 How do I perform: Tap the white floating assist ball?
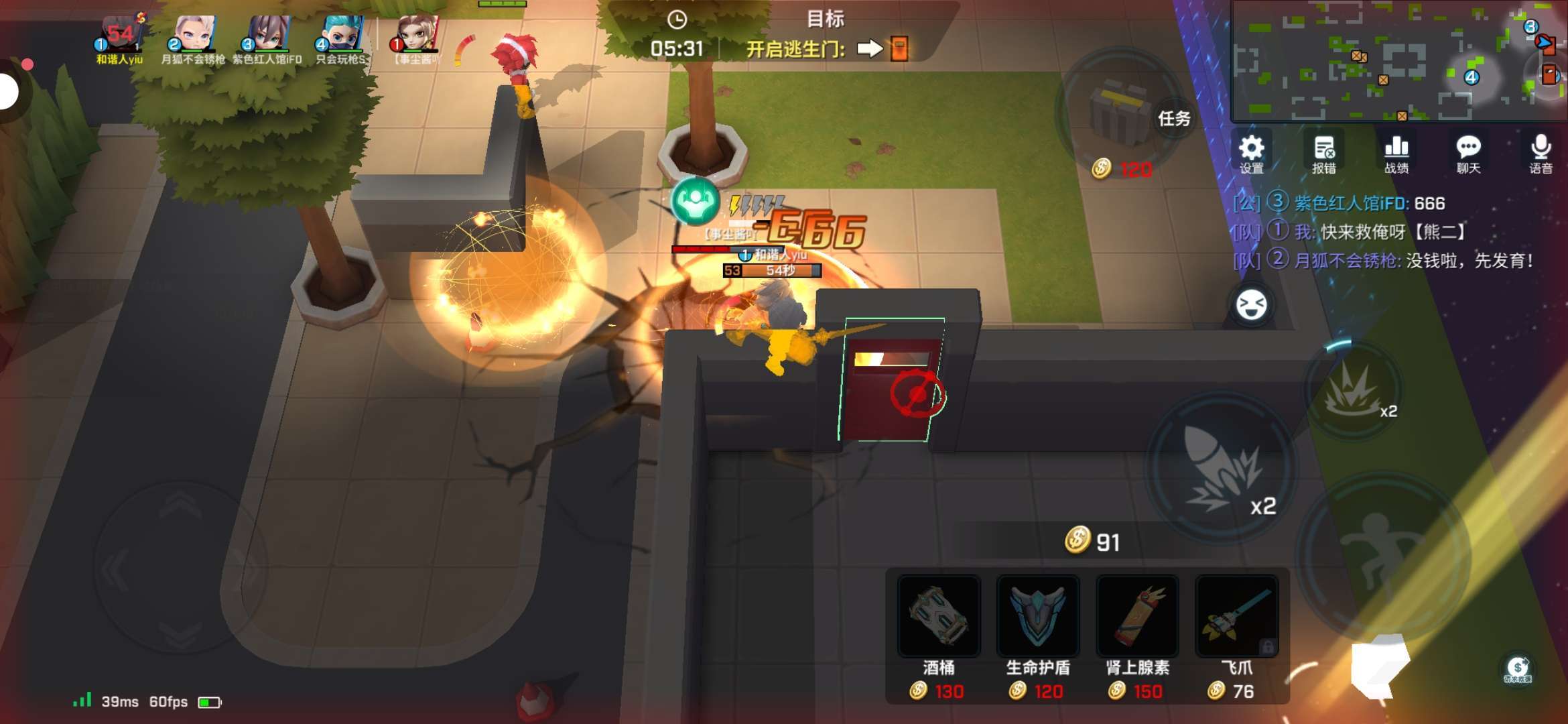click(8, 91)
